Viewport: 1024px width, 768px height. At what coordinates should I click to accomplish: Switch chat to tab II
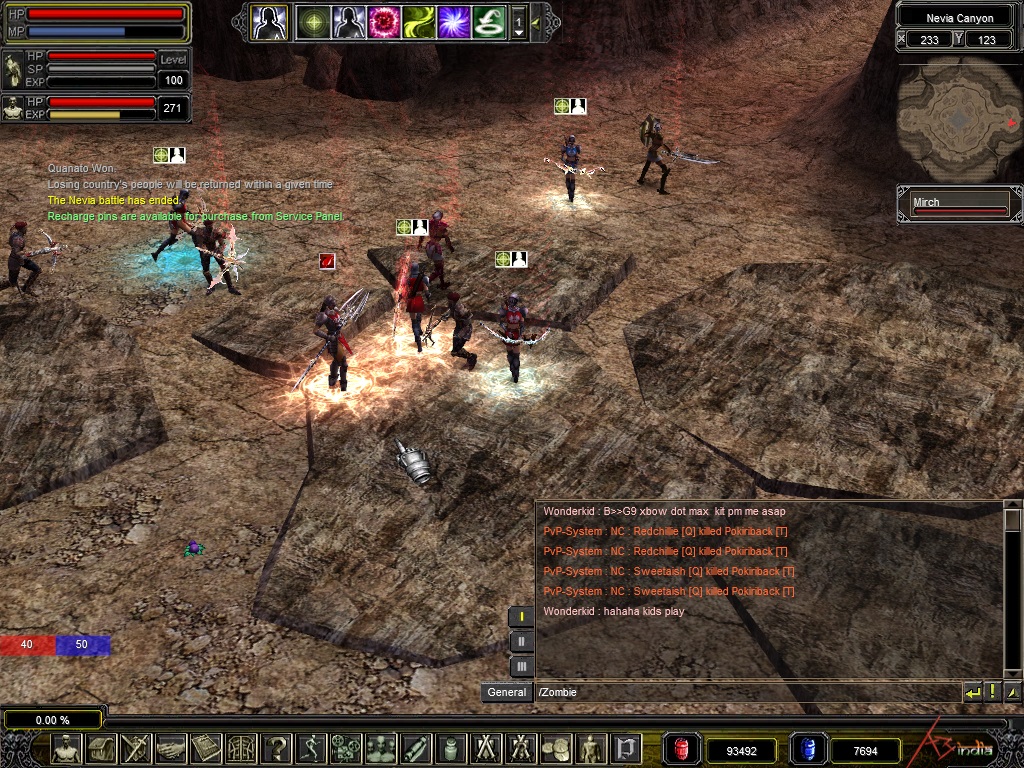tap(521, 641)
